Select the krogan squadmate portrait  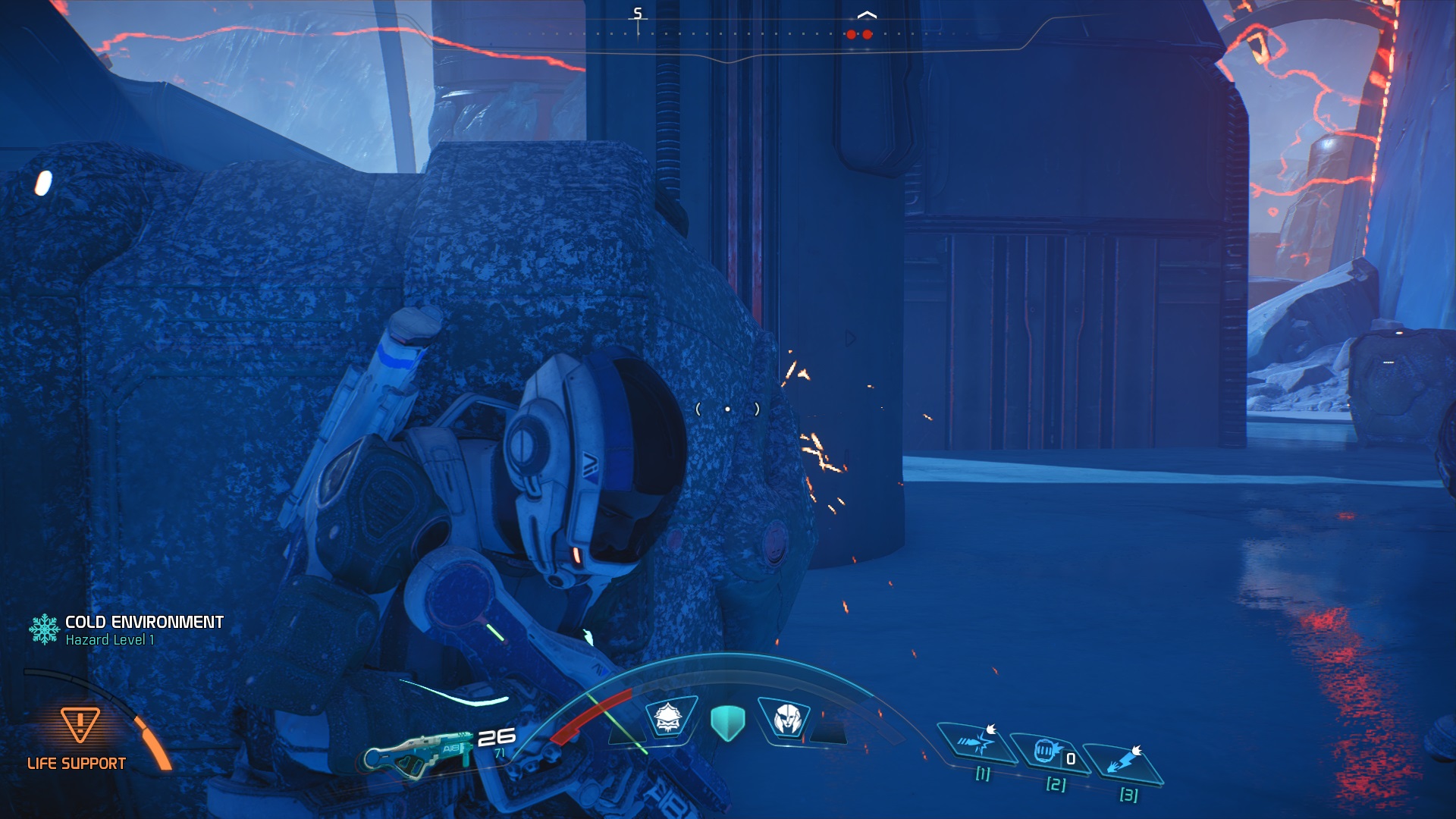(669, 717)
